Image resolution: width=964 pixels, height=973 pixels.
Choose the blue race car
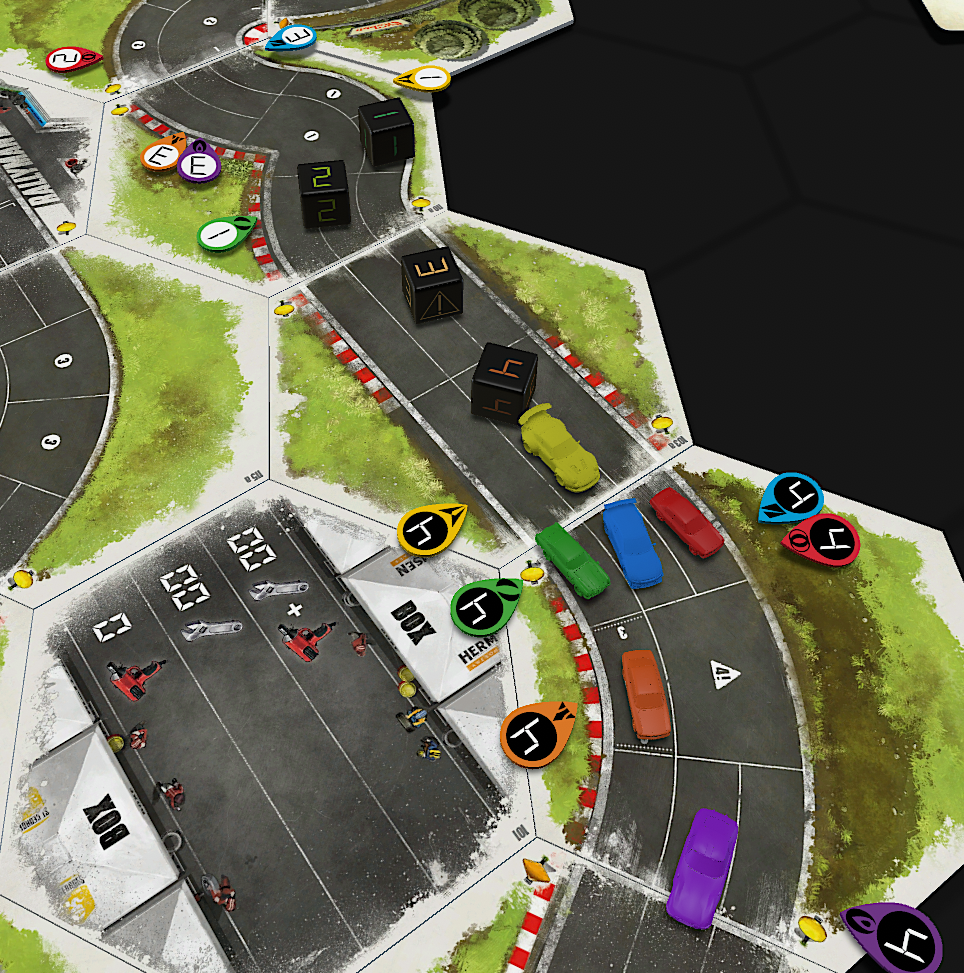[x=631, y=543]
